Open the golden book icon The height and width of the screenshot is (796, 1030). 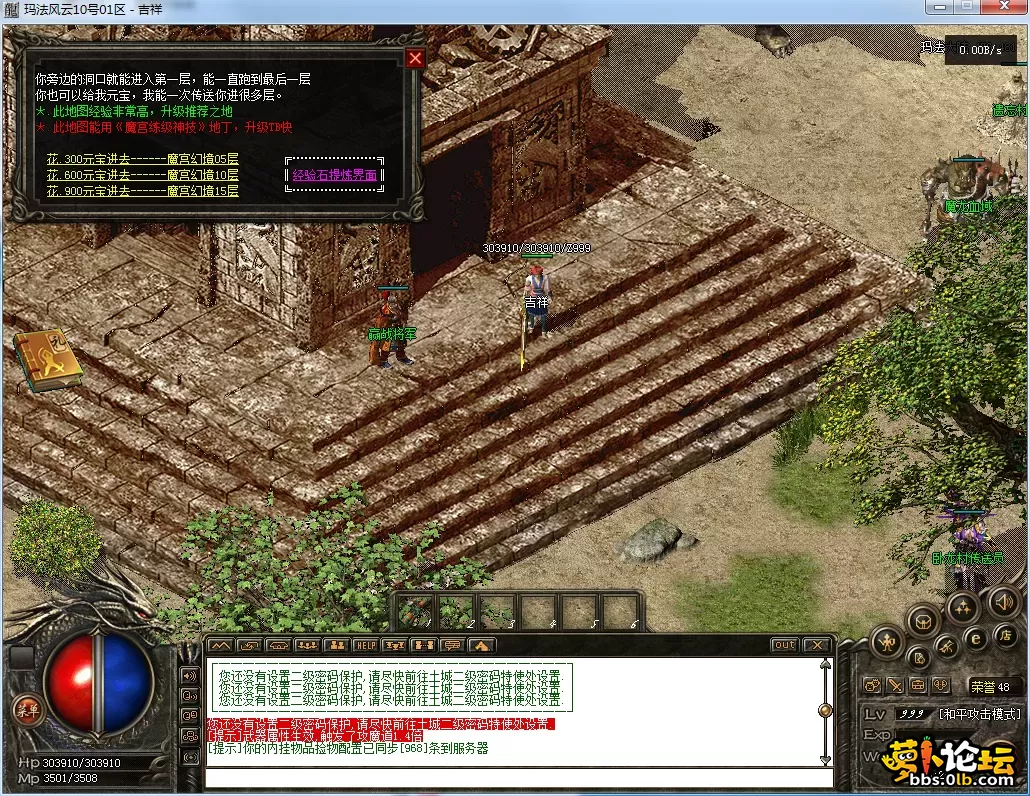click(46, 362)
